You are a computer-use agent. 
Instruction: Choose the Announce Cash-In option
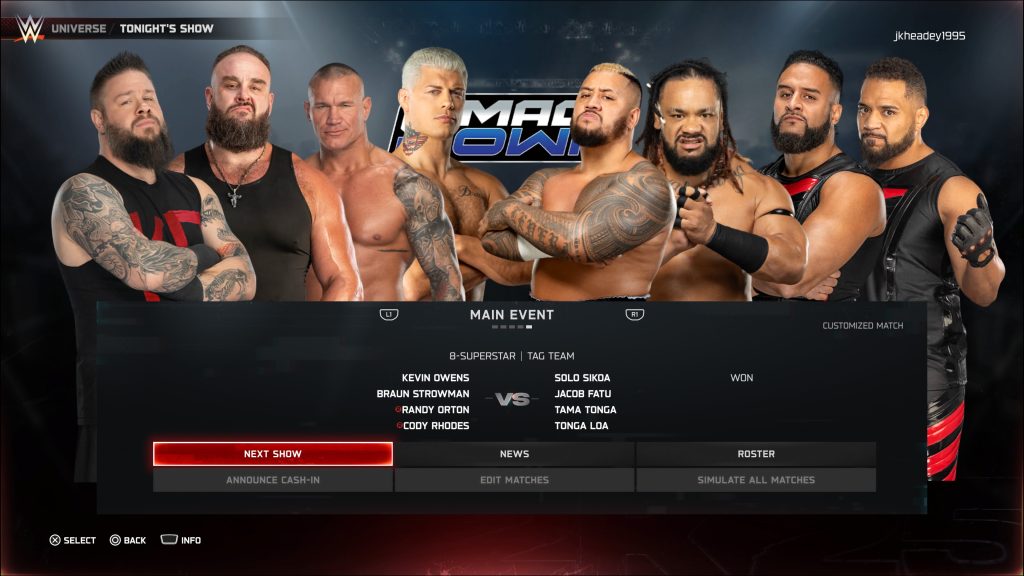[272, 480]
